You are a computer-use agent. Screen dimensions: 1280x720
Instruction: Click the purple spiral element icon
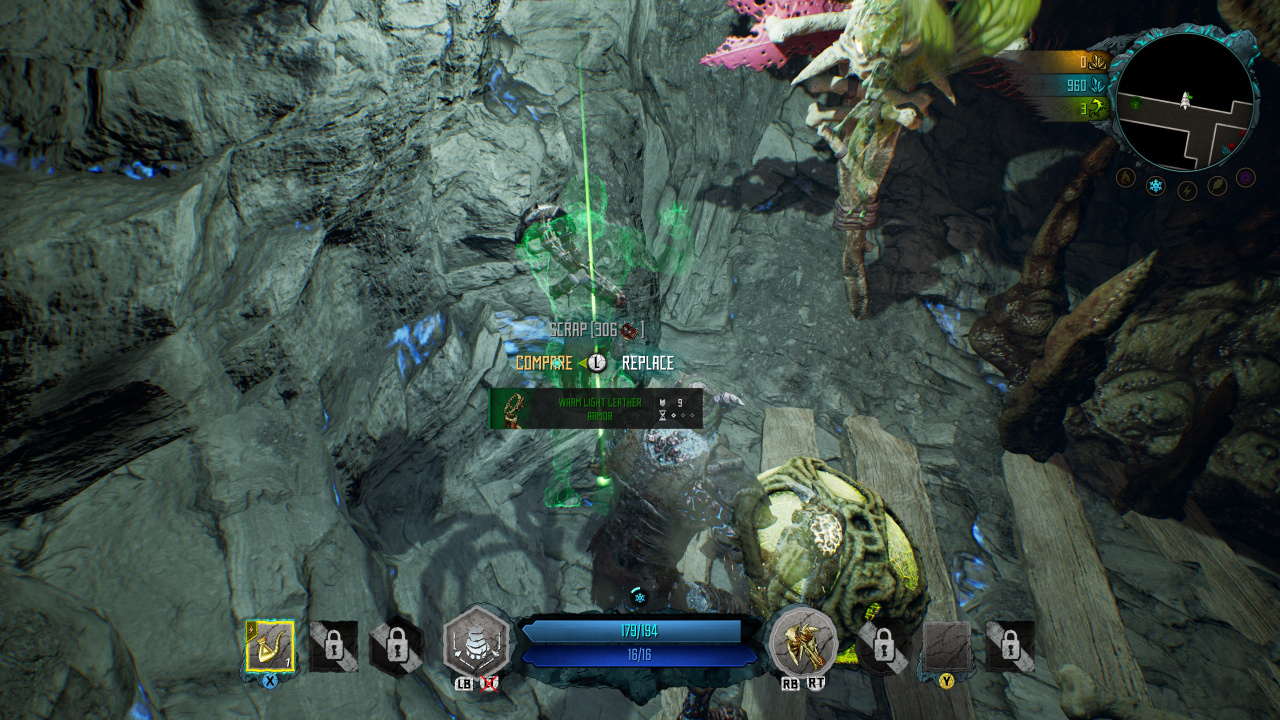tap(1245, 177)
